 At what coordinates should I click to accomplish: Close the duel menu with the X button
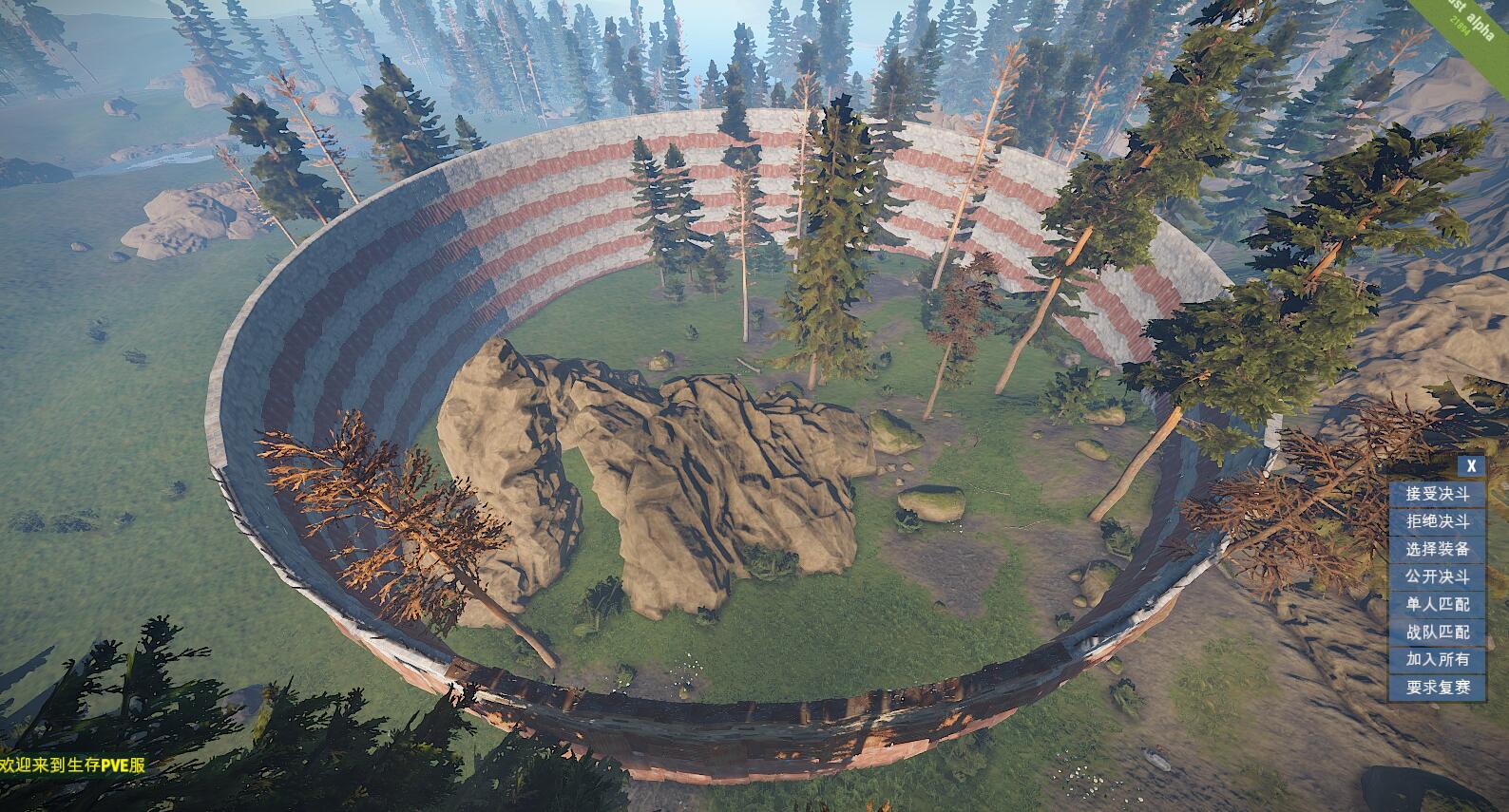[1471, 465]
